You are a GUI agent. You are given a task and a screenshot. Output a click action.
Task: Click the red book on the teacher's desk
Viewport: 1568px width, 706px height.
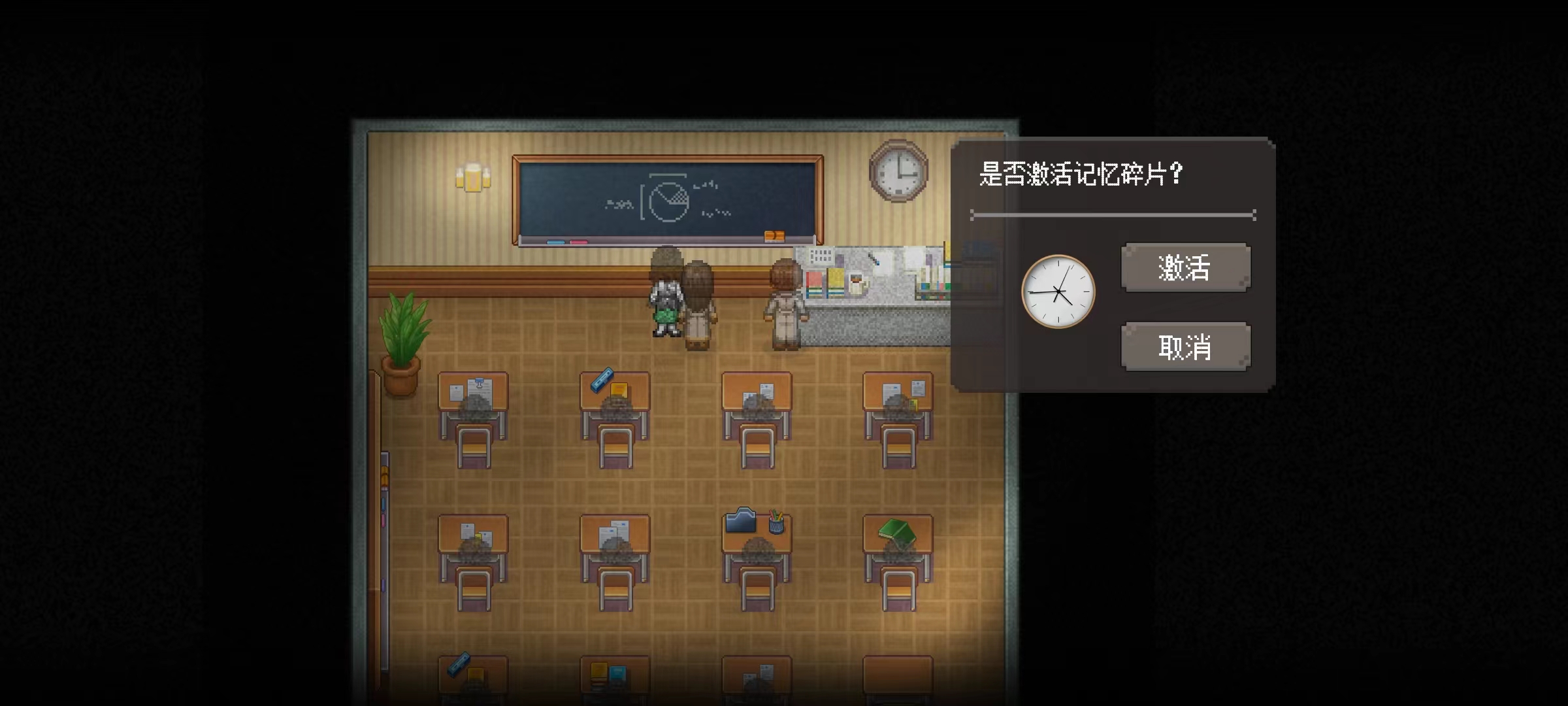pyautogui.click(x=814, y=284)
